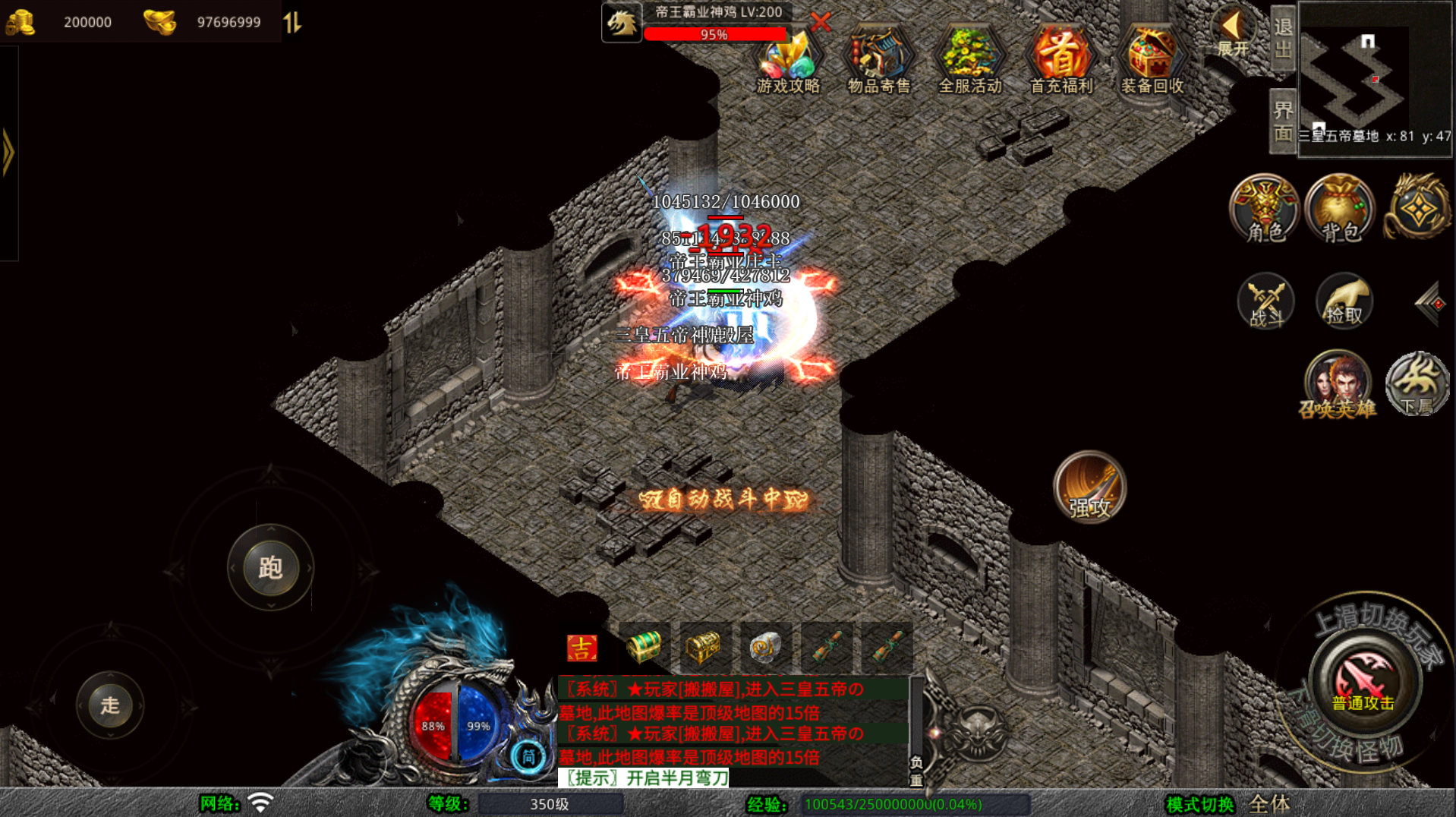Screen dimensions: 1456x817
Task: Open the 装备回收 equipment recycling
Action: [x=1152, y=61]
